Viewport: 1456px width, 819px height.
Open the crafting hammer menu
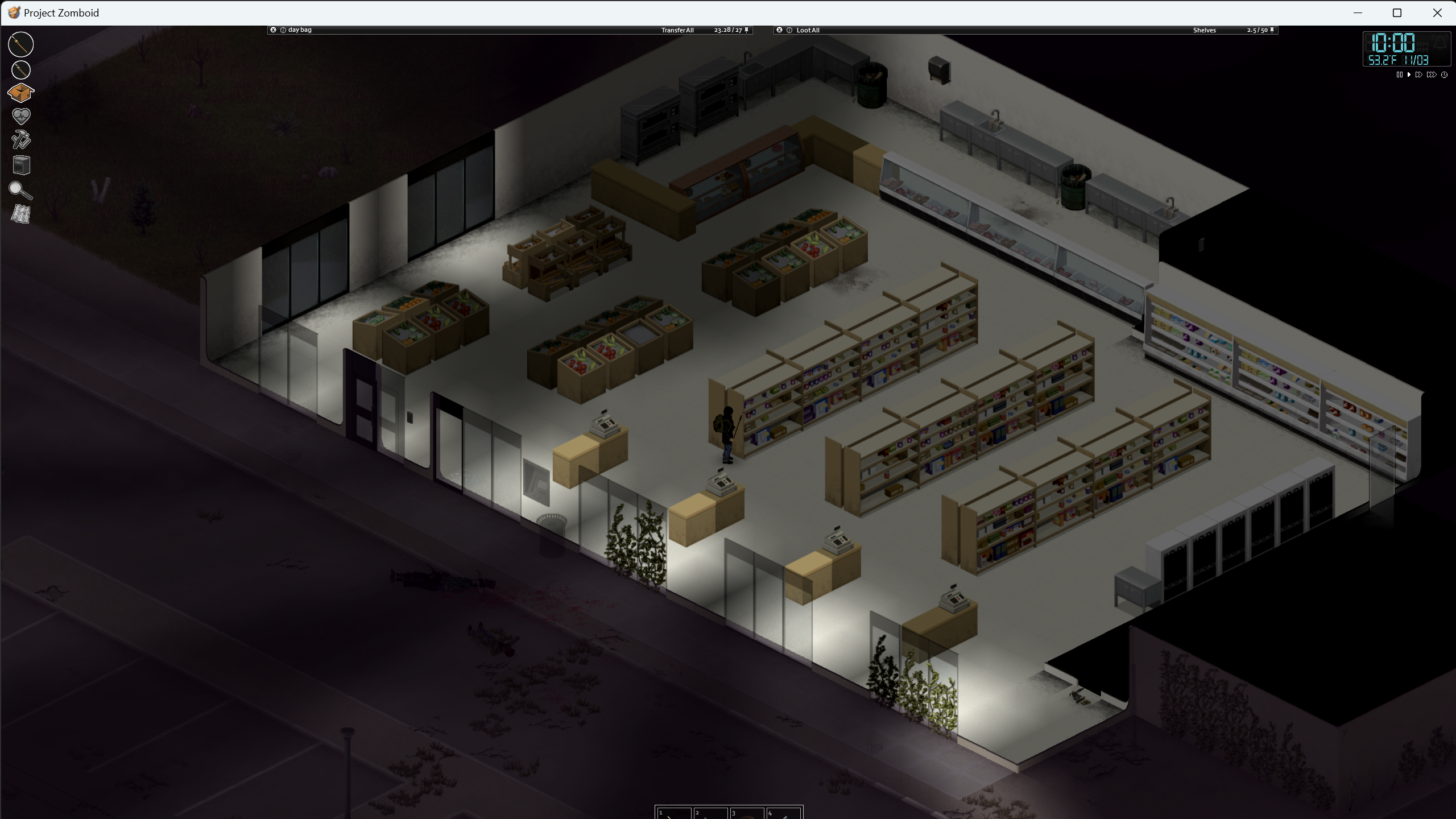[21, 140]
